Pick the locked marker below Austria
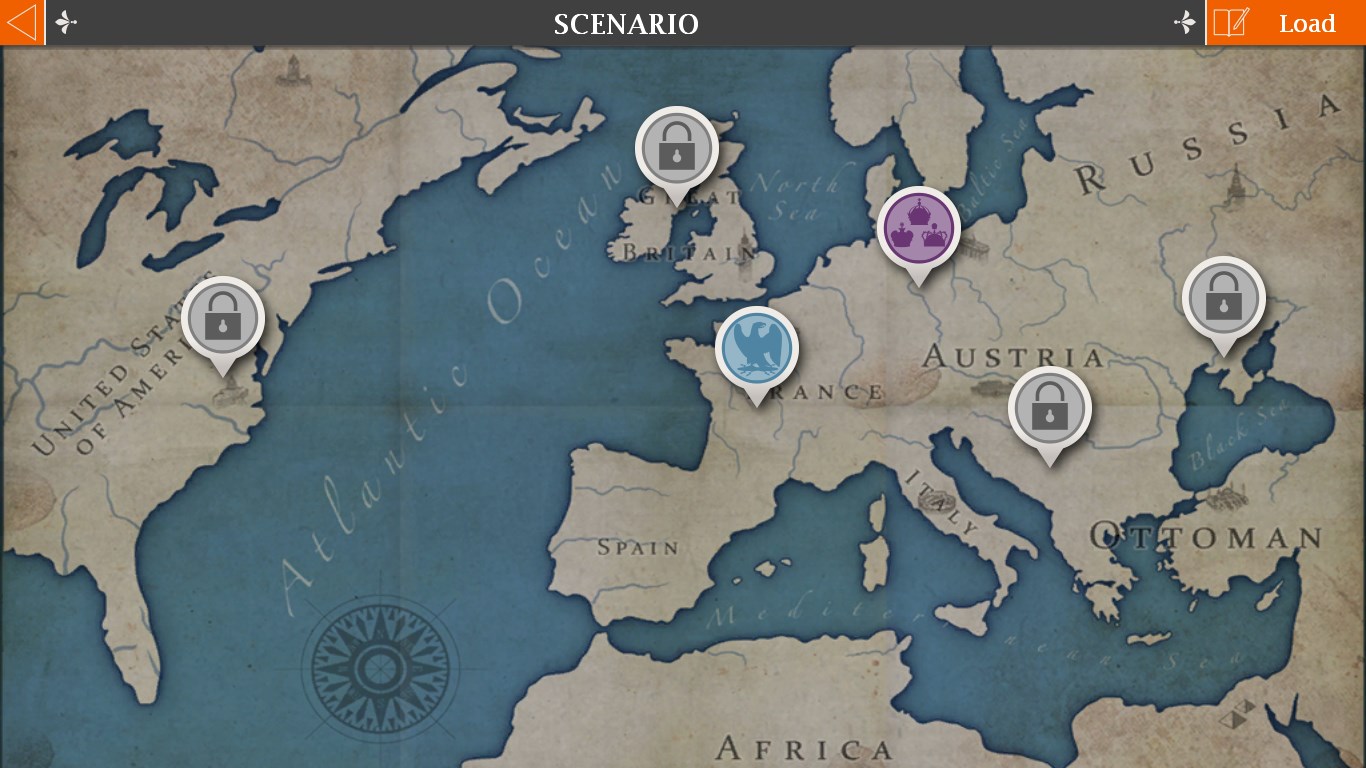 point(1049,409)
